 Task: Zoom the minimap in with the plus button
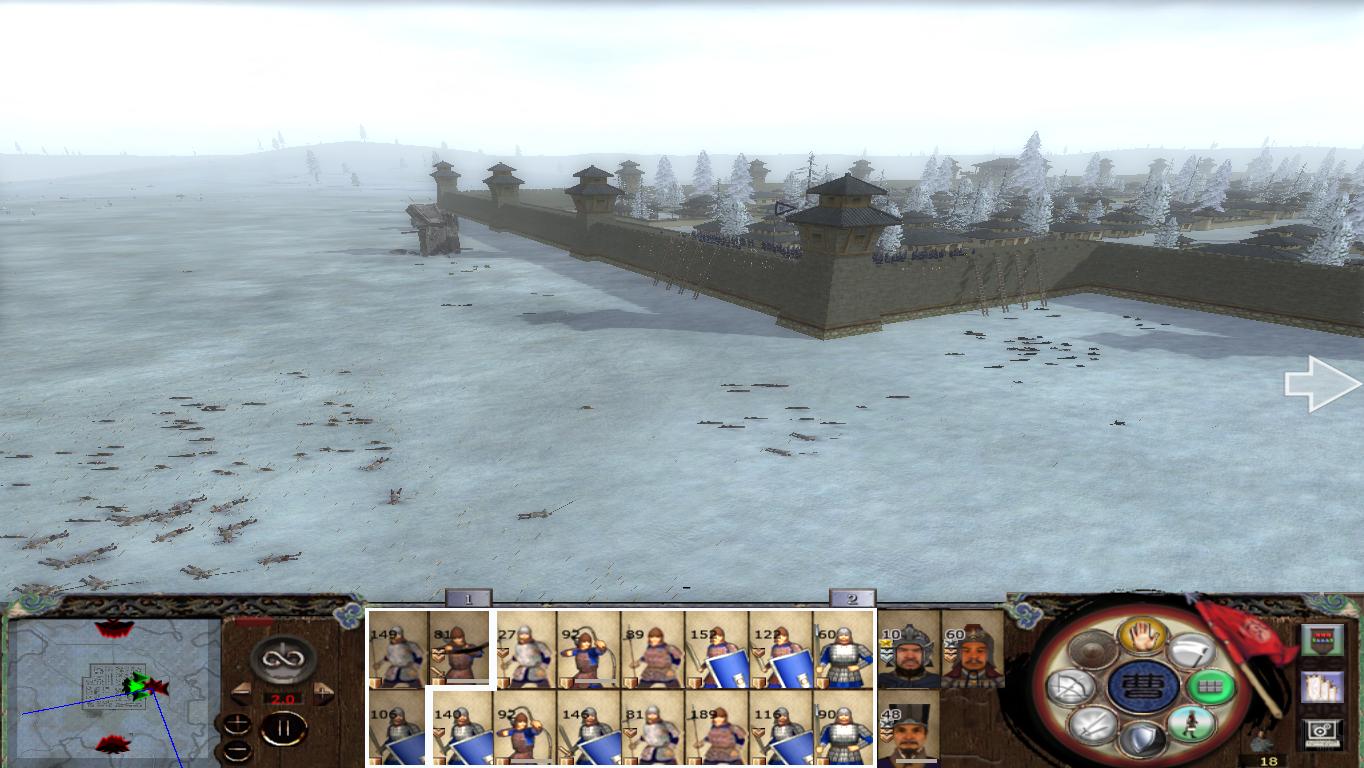click(x=237, y=724)
